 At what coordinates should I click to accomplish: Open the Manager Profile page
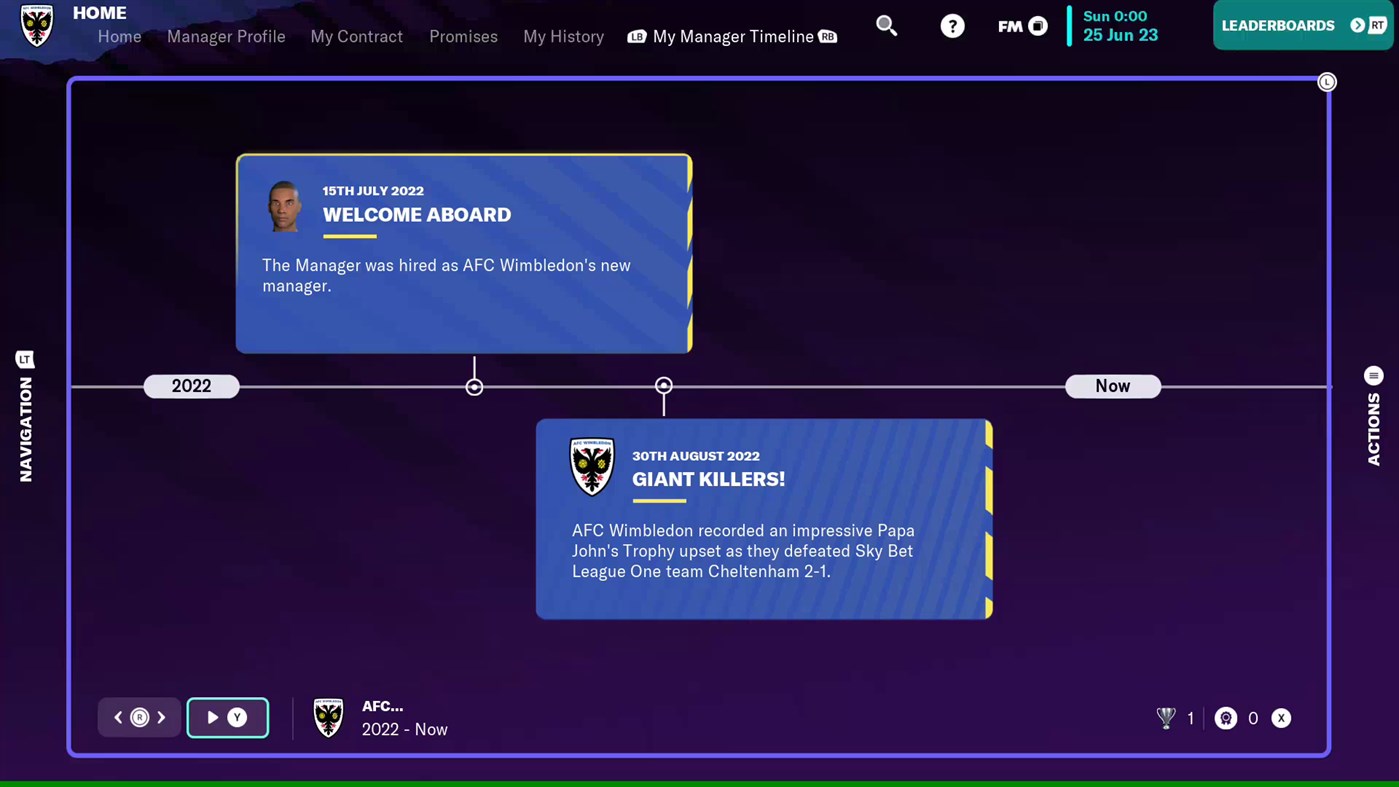pos(226,37)
